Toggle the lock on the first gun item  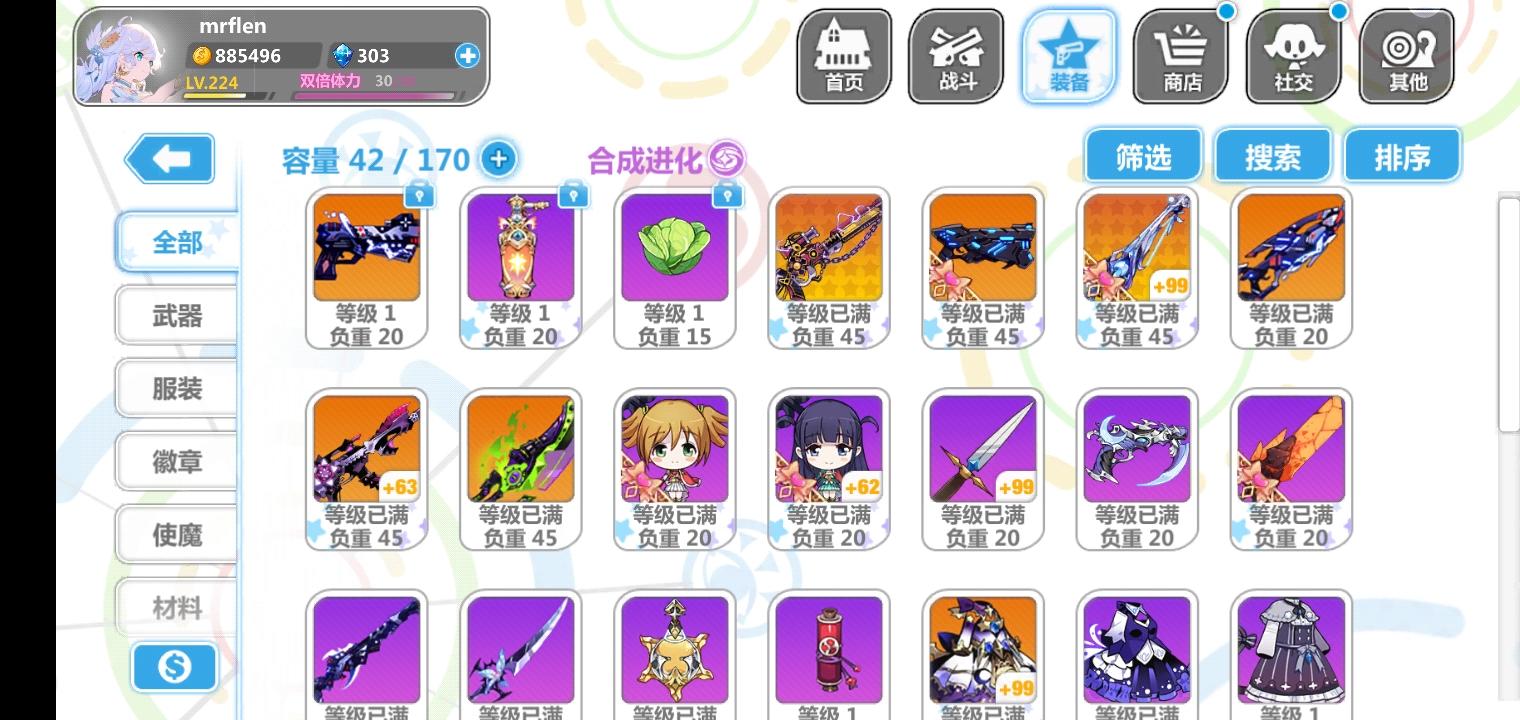point(420,192)
